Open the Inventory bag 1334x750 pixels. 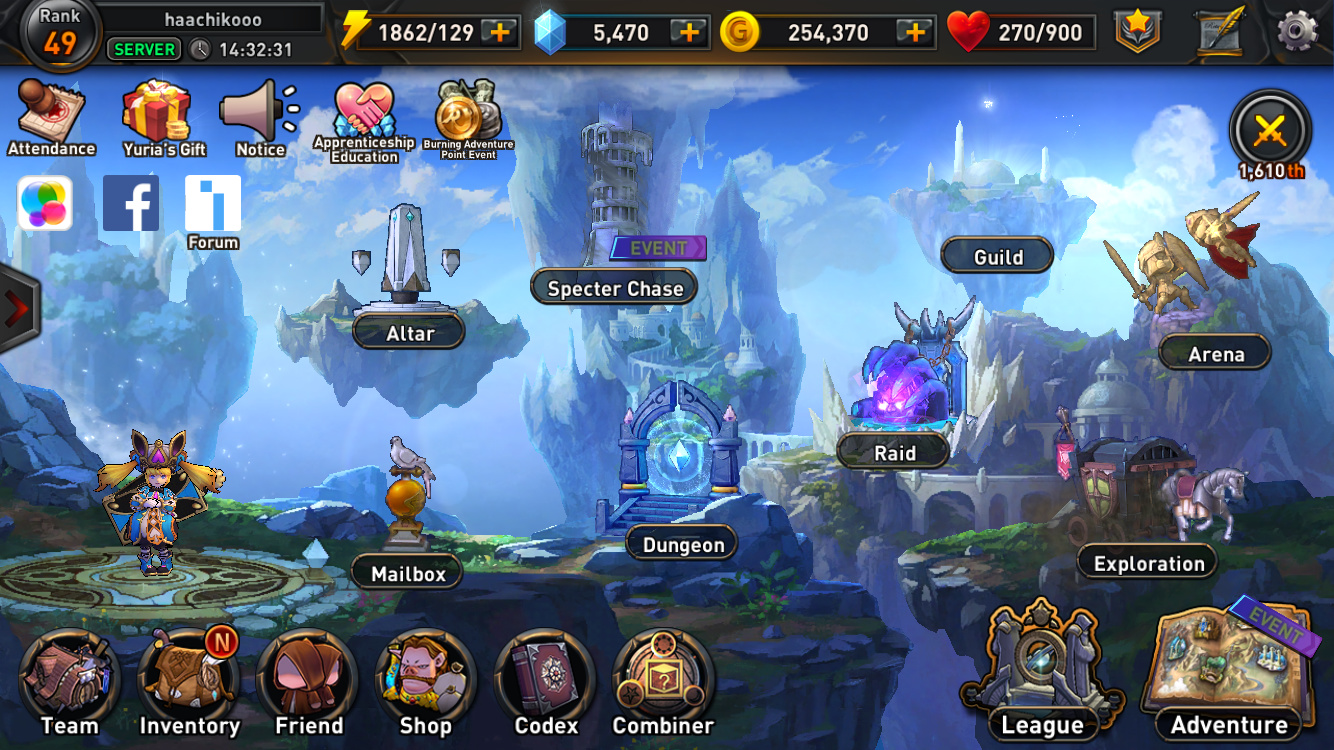click(189, 685)
